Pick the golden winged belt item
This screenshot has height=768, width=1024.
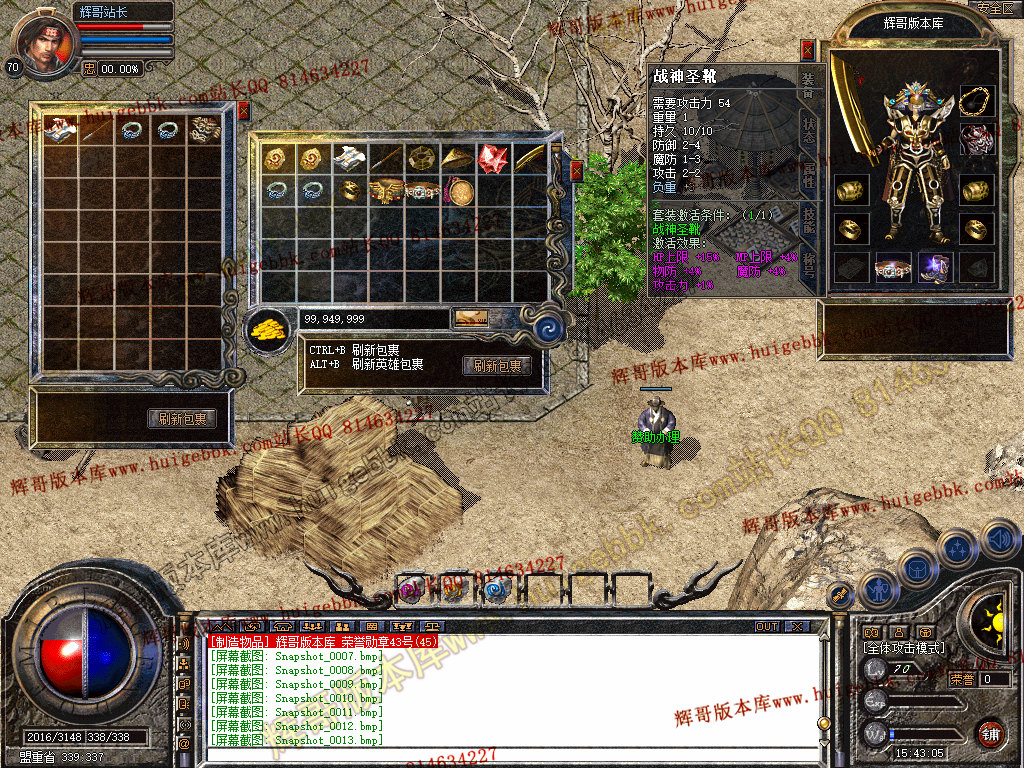[x=385, y=190]
